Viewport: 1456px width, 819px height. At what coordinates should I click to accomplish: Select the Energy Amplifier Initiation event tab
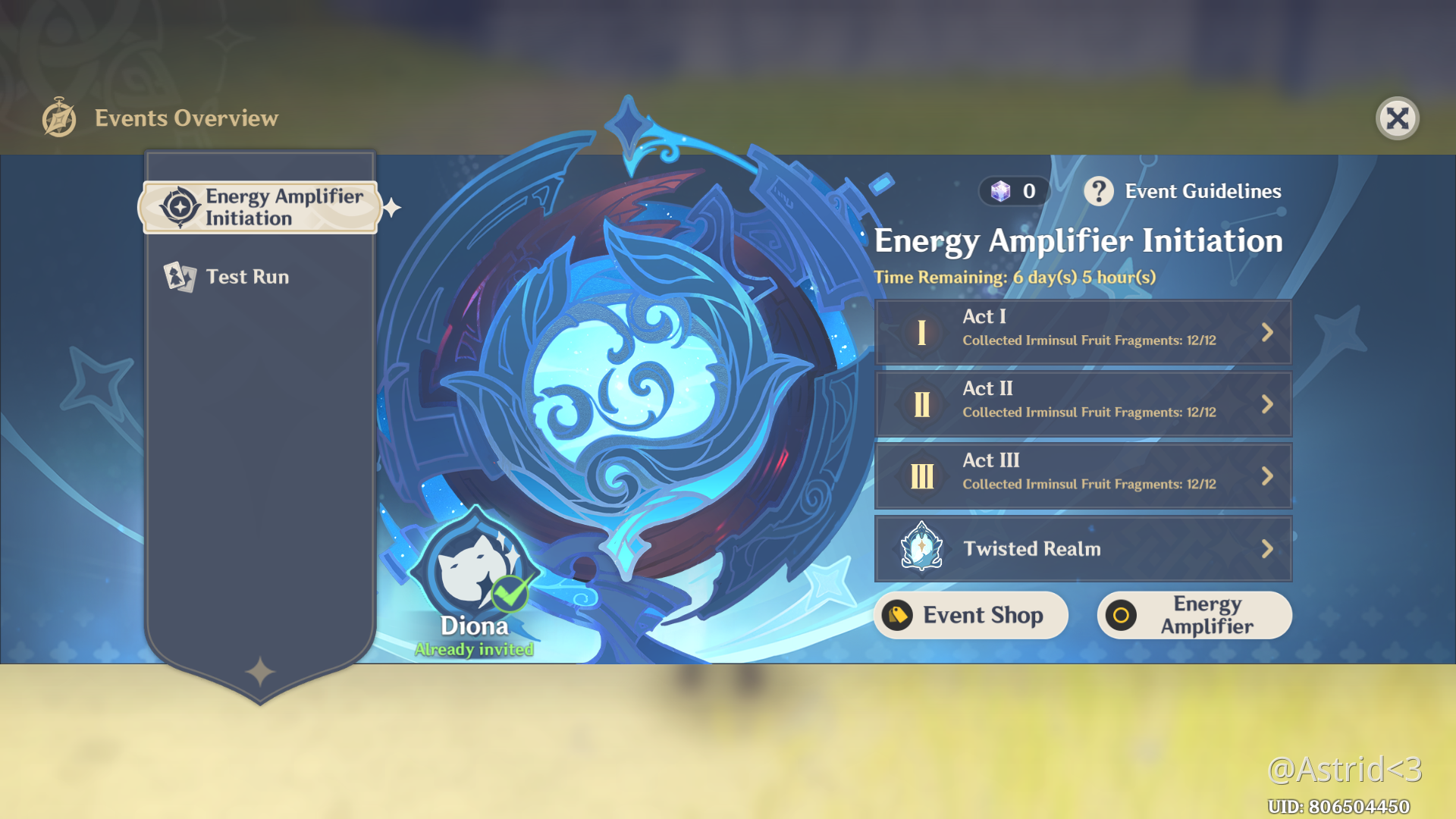(x=260, y=207)
